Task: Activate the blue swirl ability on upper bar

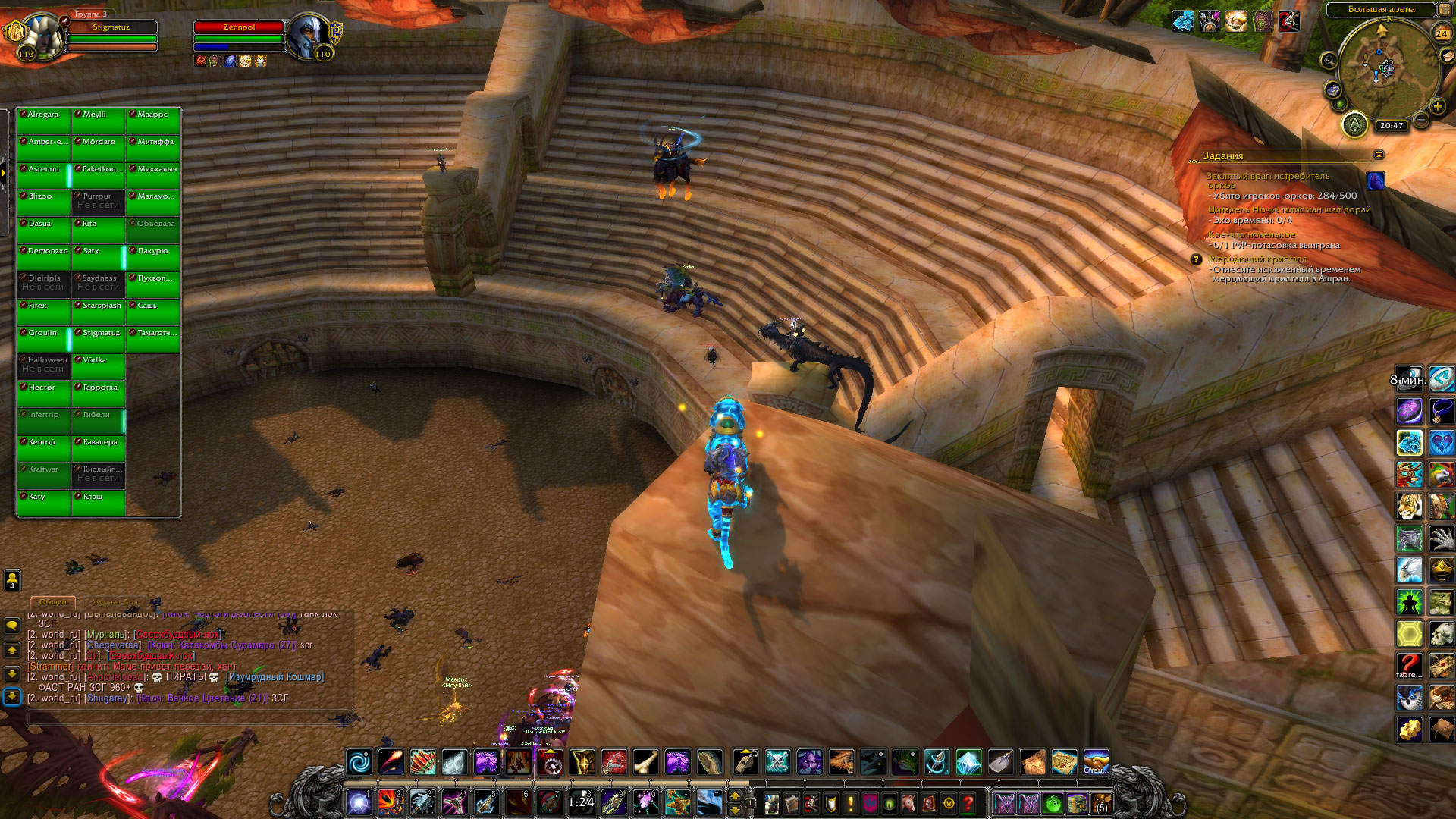Action: (x=359, y=762)
